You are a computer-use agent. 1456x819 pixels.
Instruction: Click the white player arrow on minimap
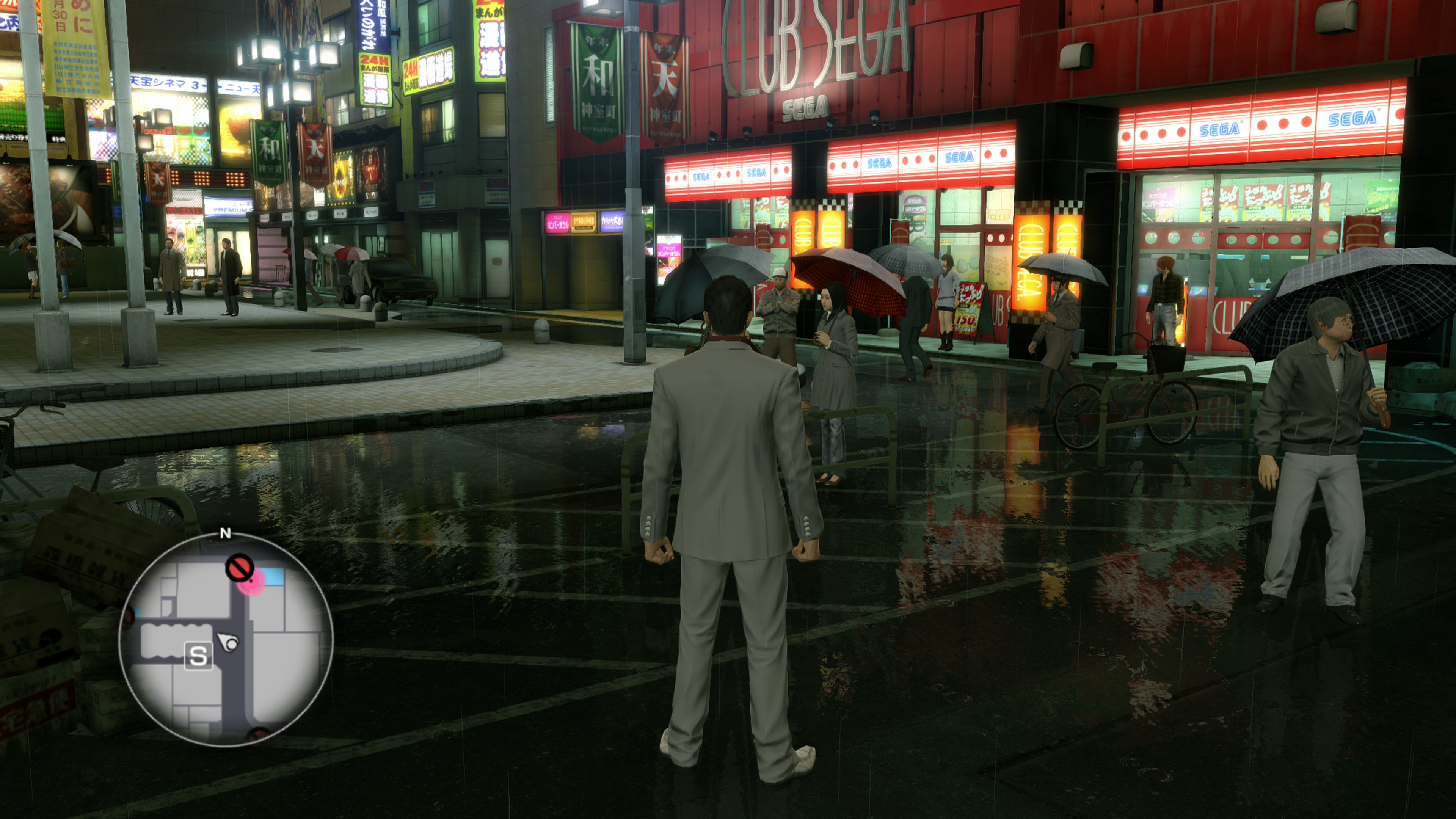pyautogui.click(x=229, y=642)
